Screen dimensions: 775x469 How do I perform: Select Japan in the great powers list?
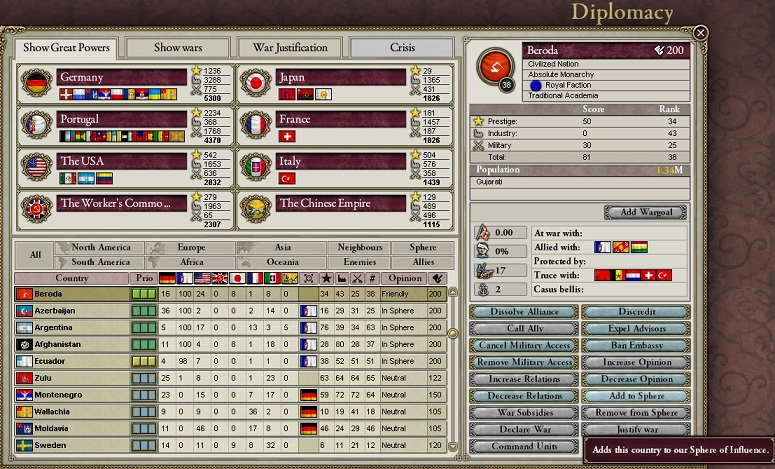pyautogui.click(x=340, y=77)
